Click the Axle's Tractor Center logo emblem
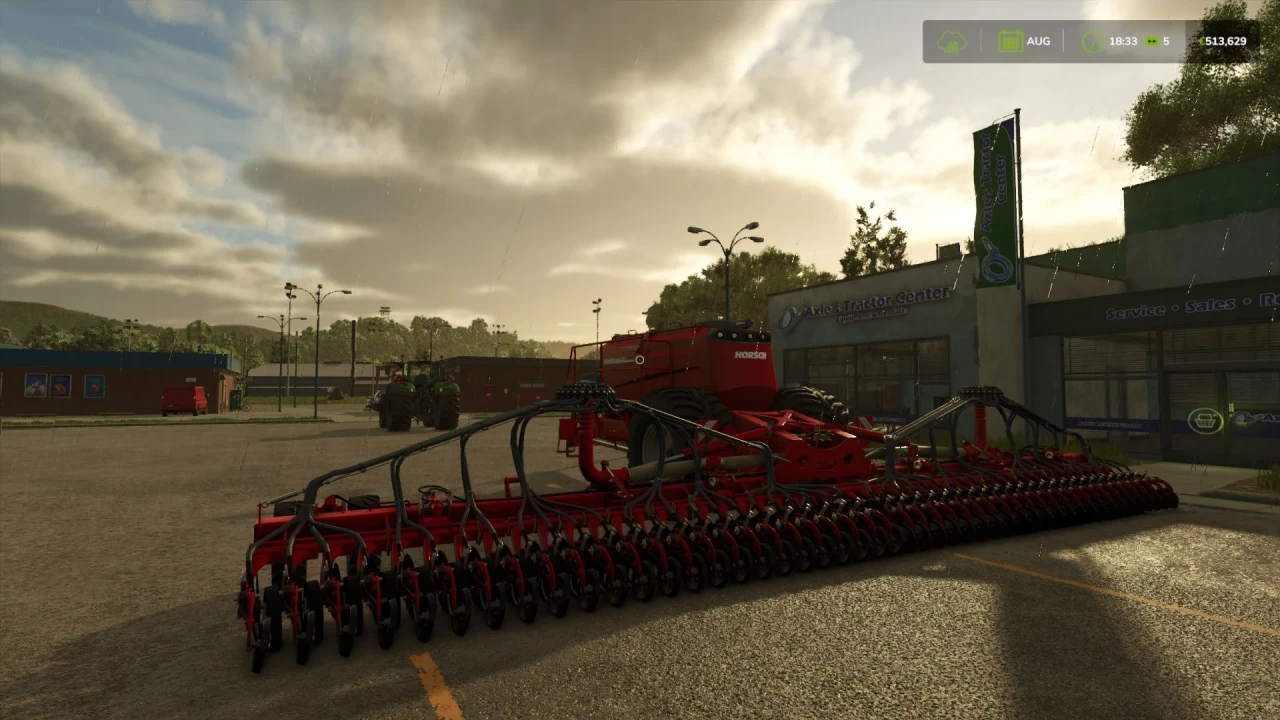 [x=789, y=314]
